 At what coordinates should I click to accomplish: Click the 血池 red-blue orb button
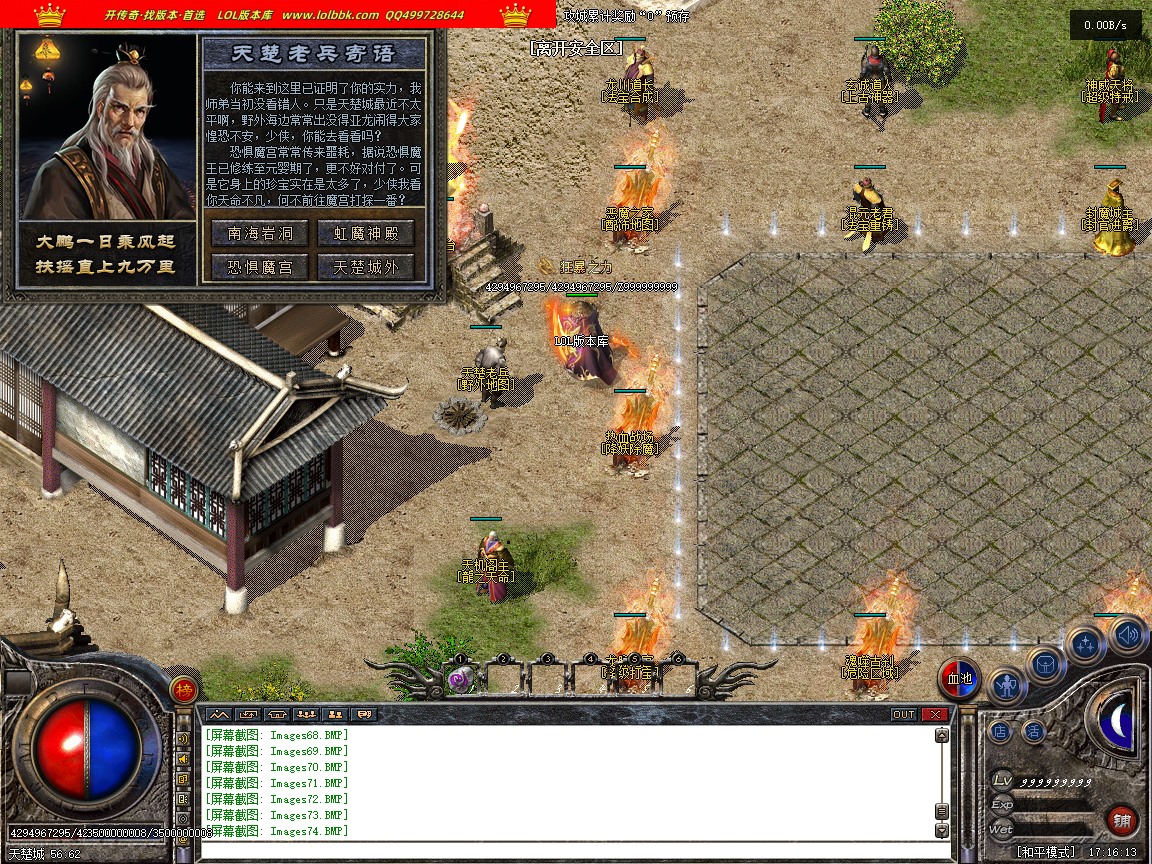click(x=959, y=679)
